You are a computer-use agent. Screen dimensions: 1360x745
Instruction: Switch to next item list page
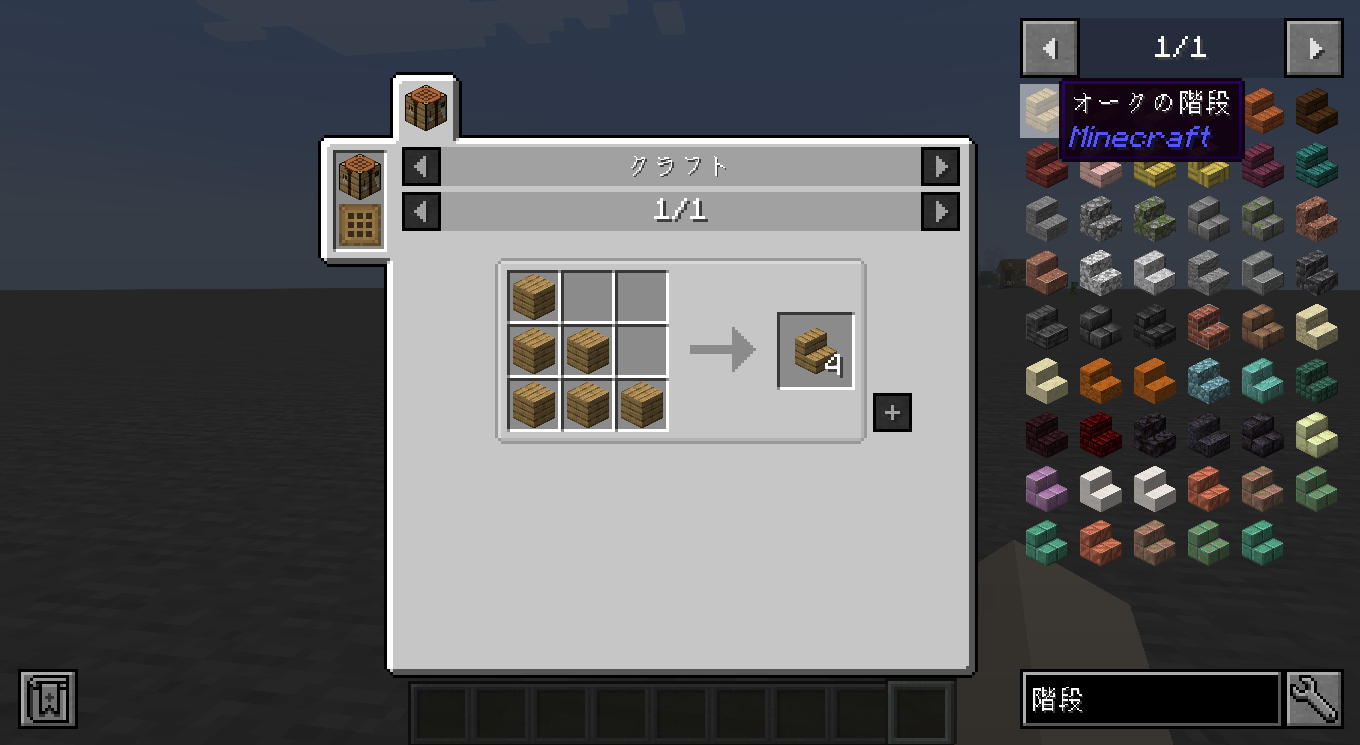[1313, 47]
